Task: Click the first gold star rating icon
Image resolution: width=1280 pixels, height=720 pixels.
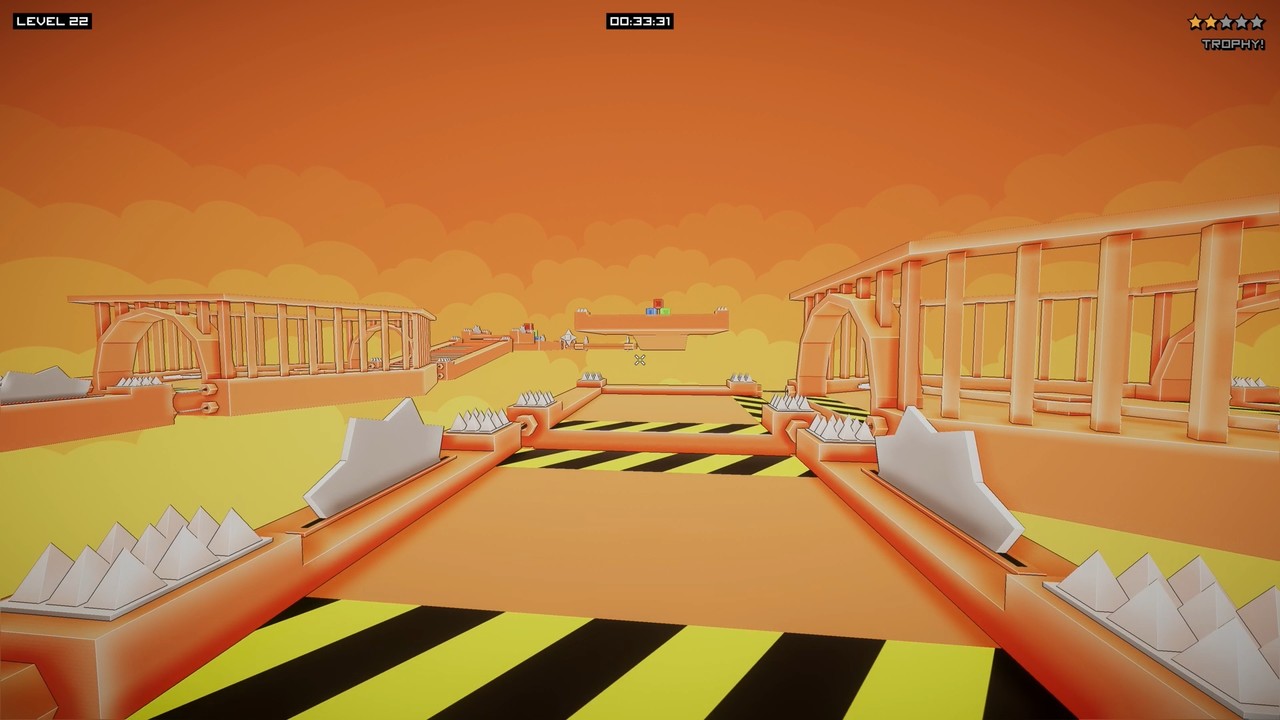Action: [1195, 21]
